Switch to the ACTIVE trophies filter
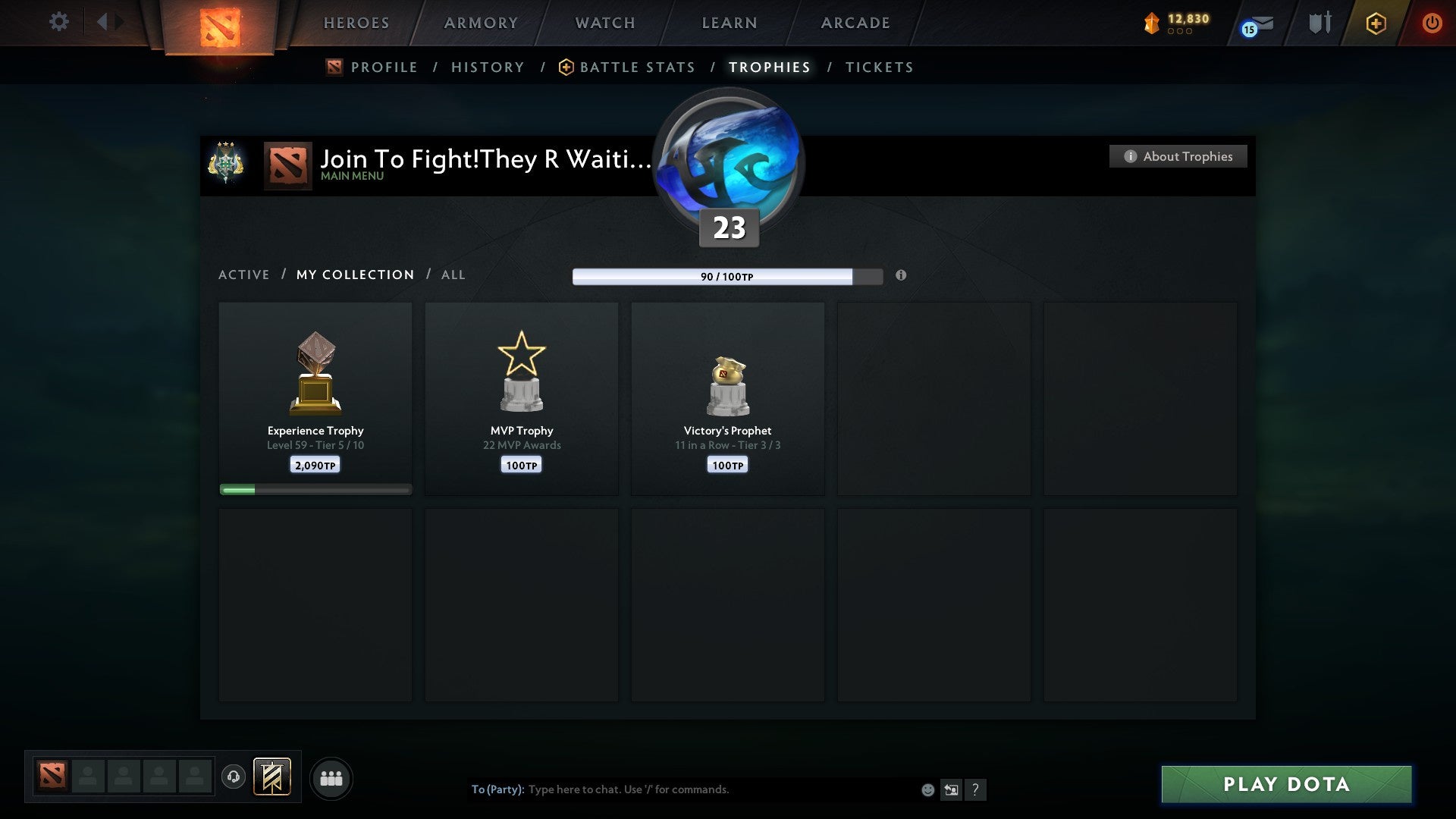1456x819 pixels. 244,275
